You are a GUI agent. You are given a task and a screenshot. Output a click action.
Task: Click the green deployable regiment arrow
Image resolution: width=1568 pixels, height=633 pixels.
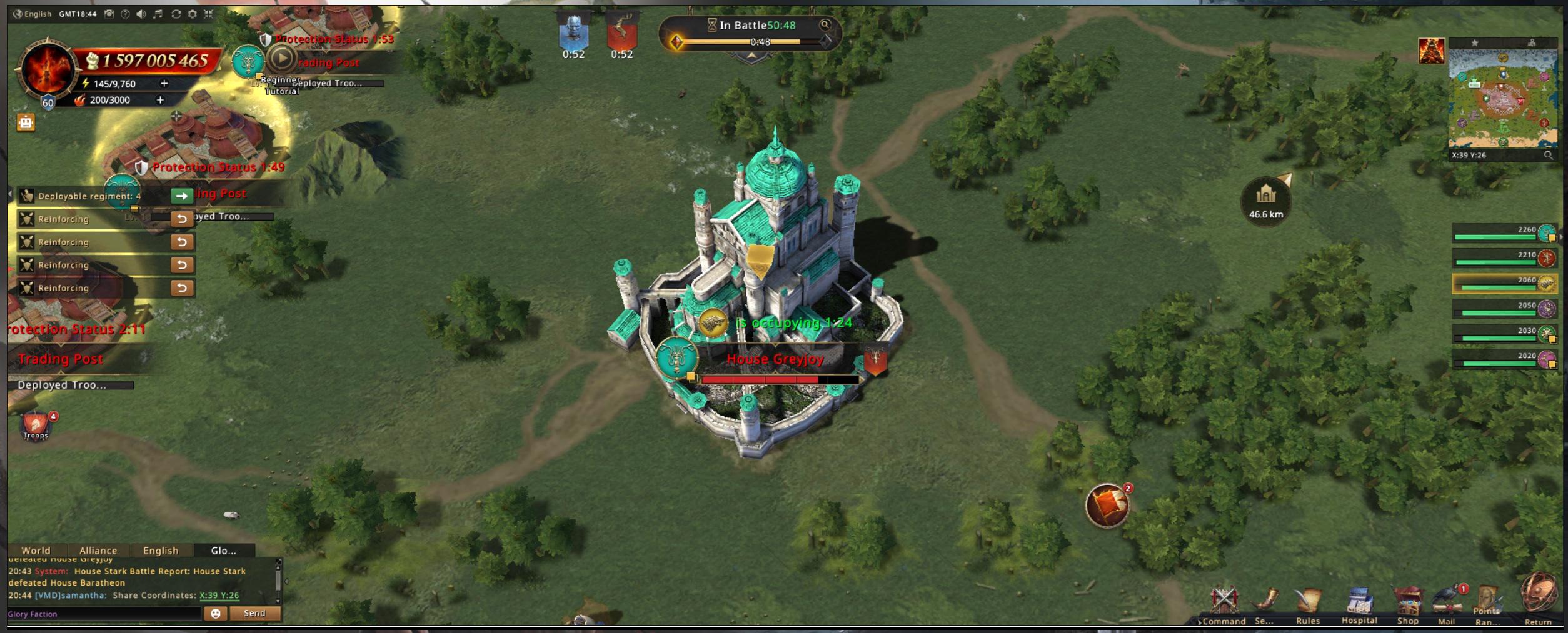tap(181, 196)
